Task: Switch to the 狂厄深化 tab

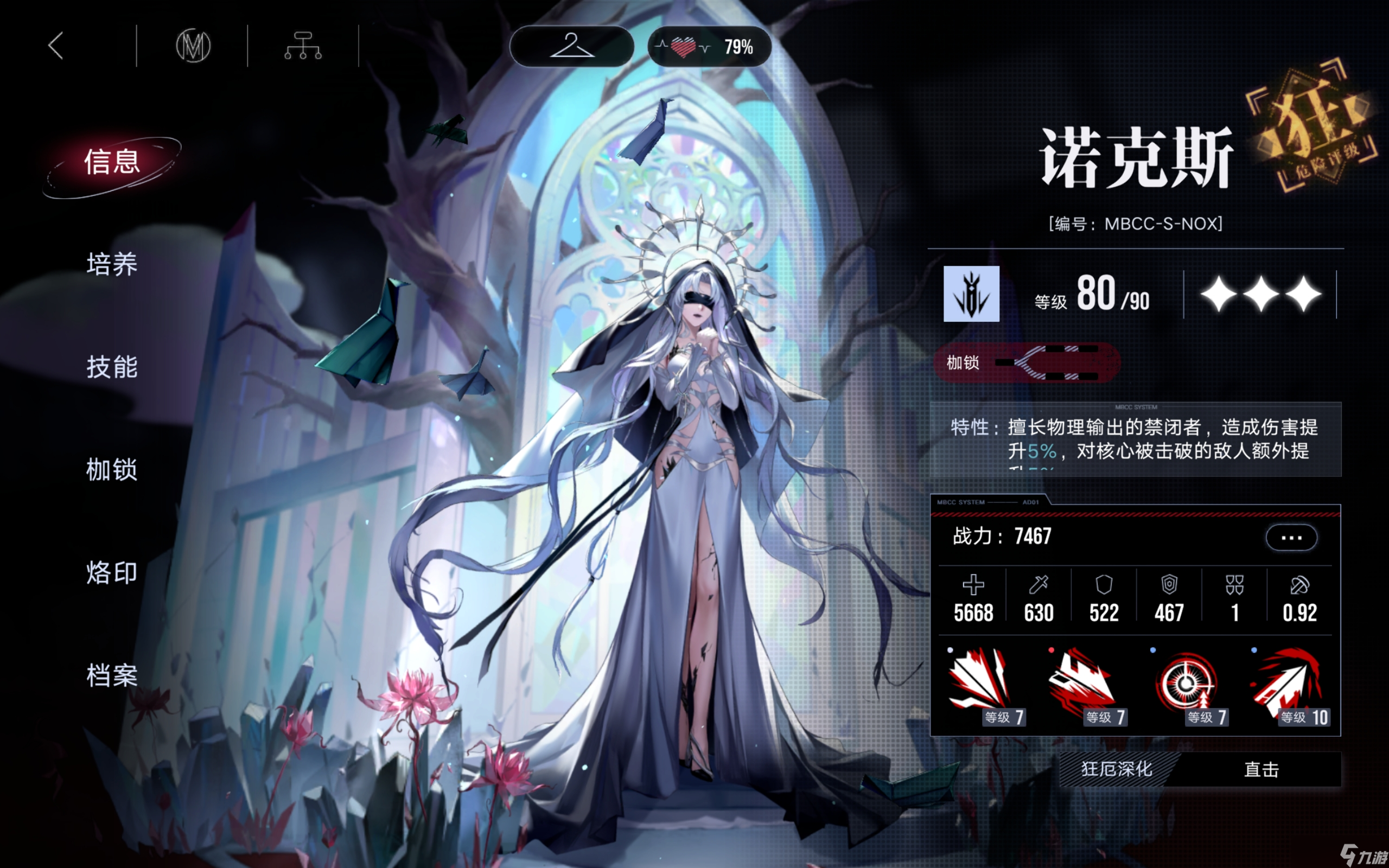Action: (x=1117, y=770)
